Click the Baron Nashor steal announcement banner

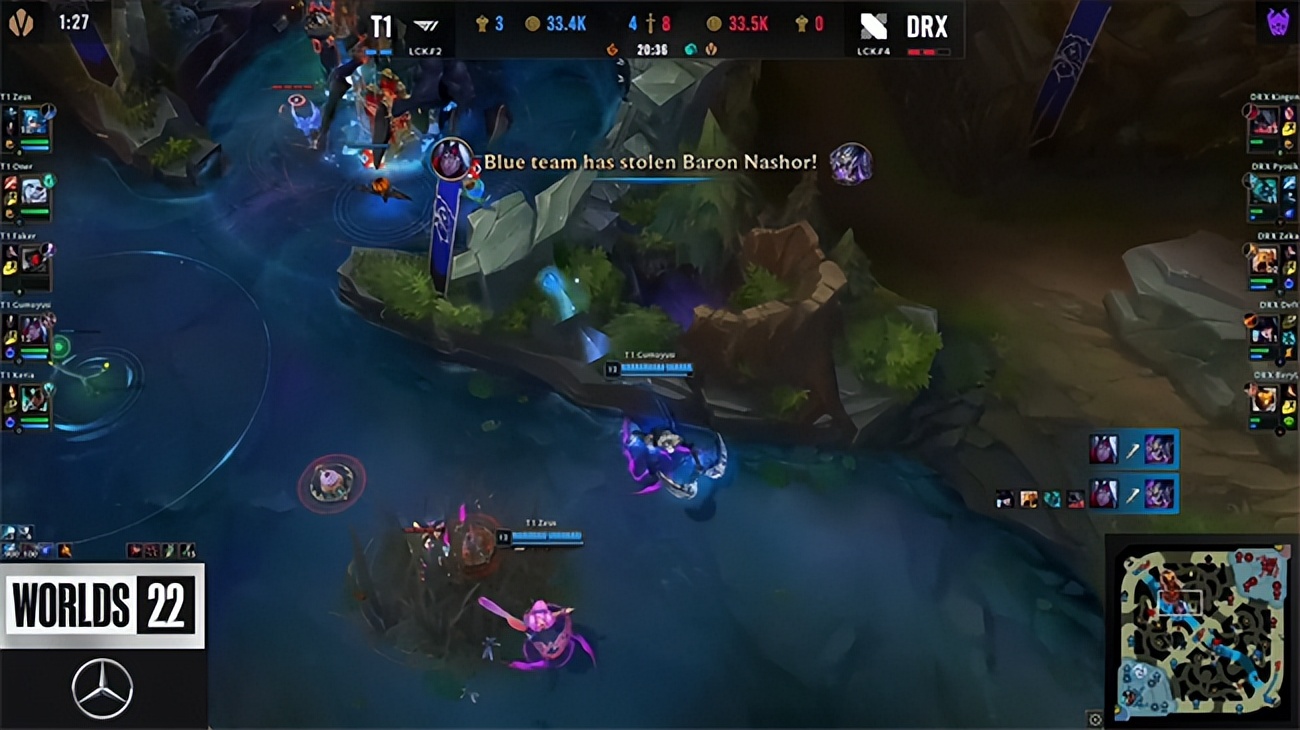point(650,162)
